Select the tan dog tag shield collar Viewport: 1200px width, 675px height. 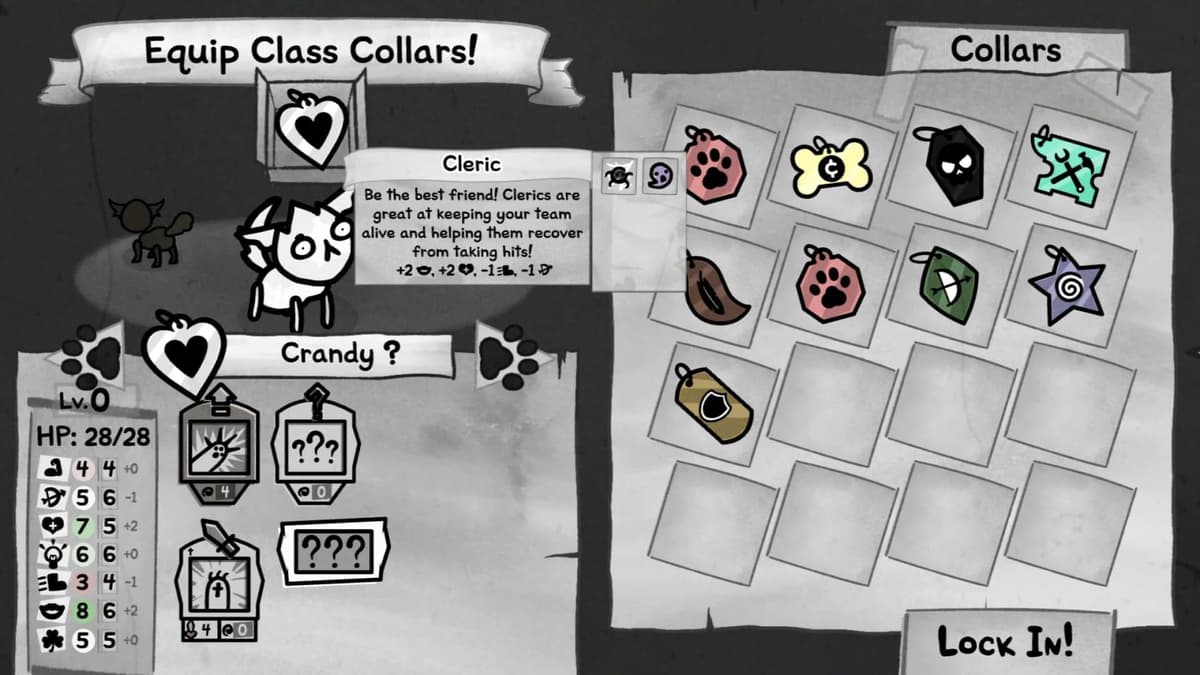712,402
